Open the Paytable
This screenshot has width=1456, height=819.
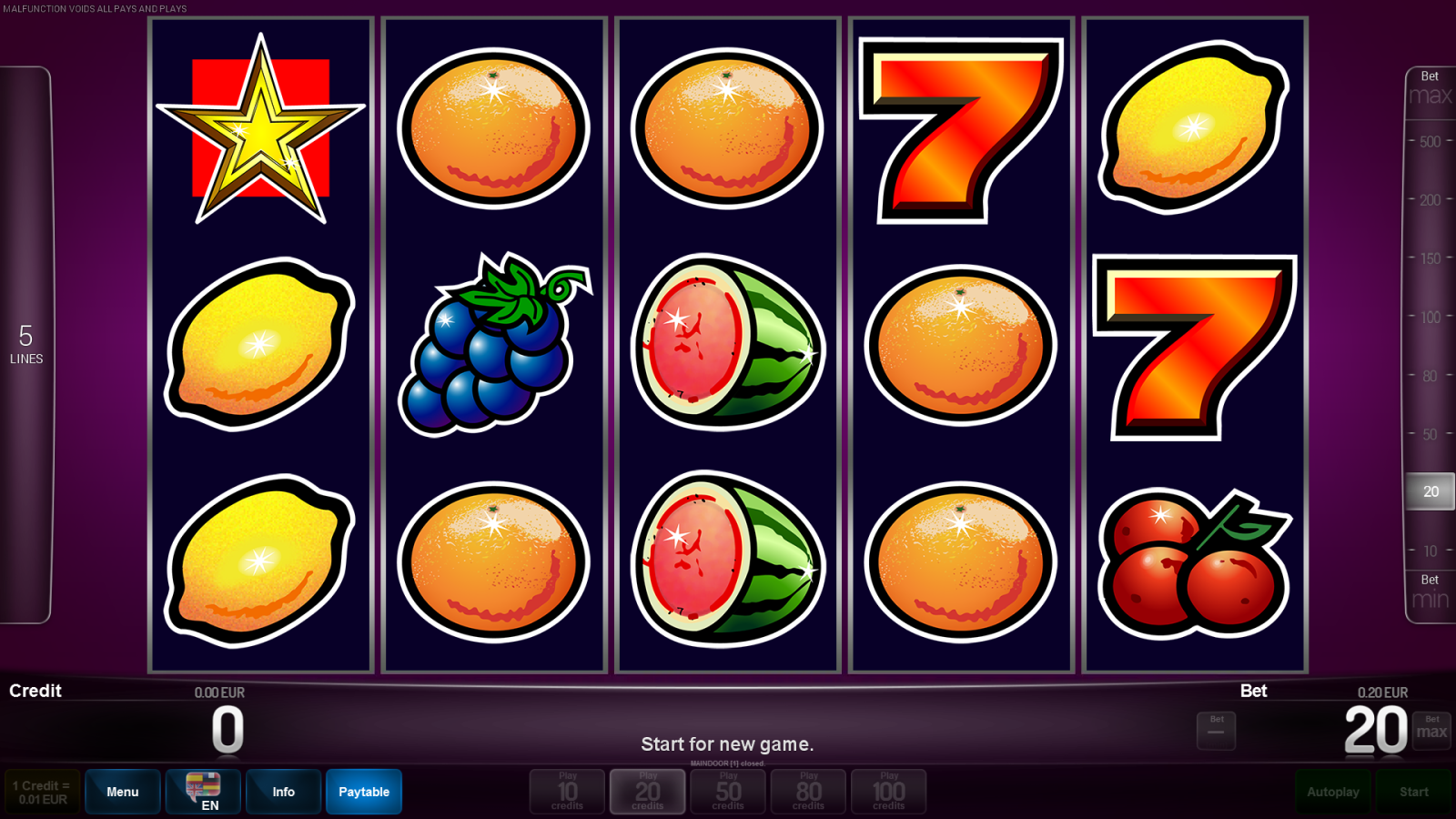pos(364,792)
